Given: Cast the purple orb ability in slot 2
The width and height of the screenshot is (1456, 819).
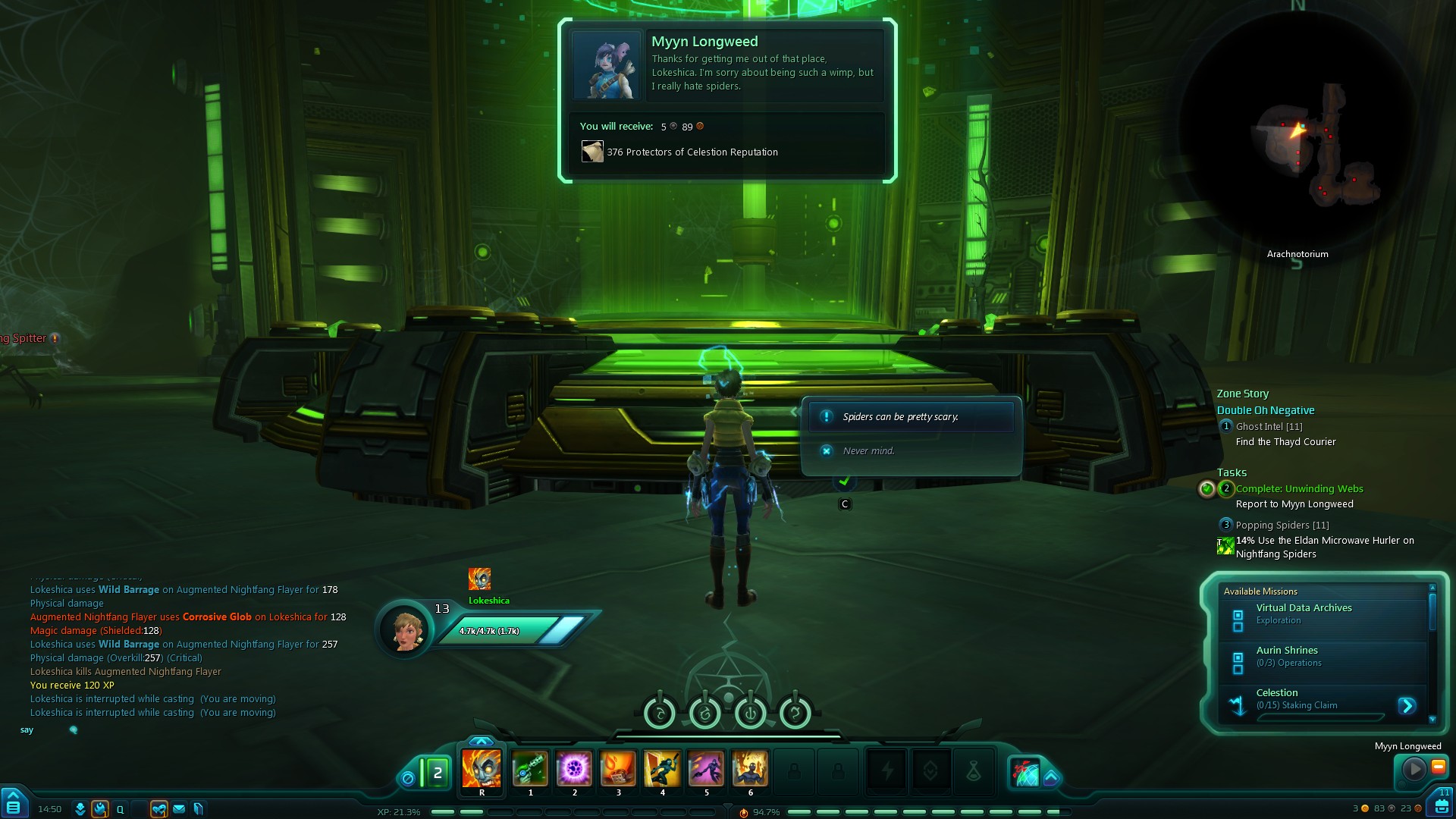Looking at the screenshot, I should [x=574, y=769].
